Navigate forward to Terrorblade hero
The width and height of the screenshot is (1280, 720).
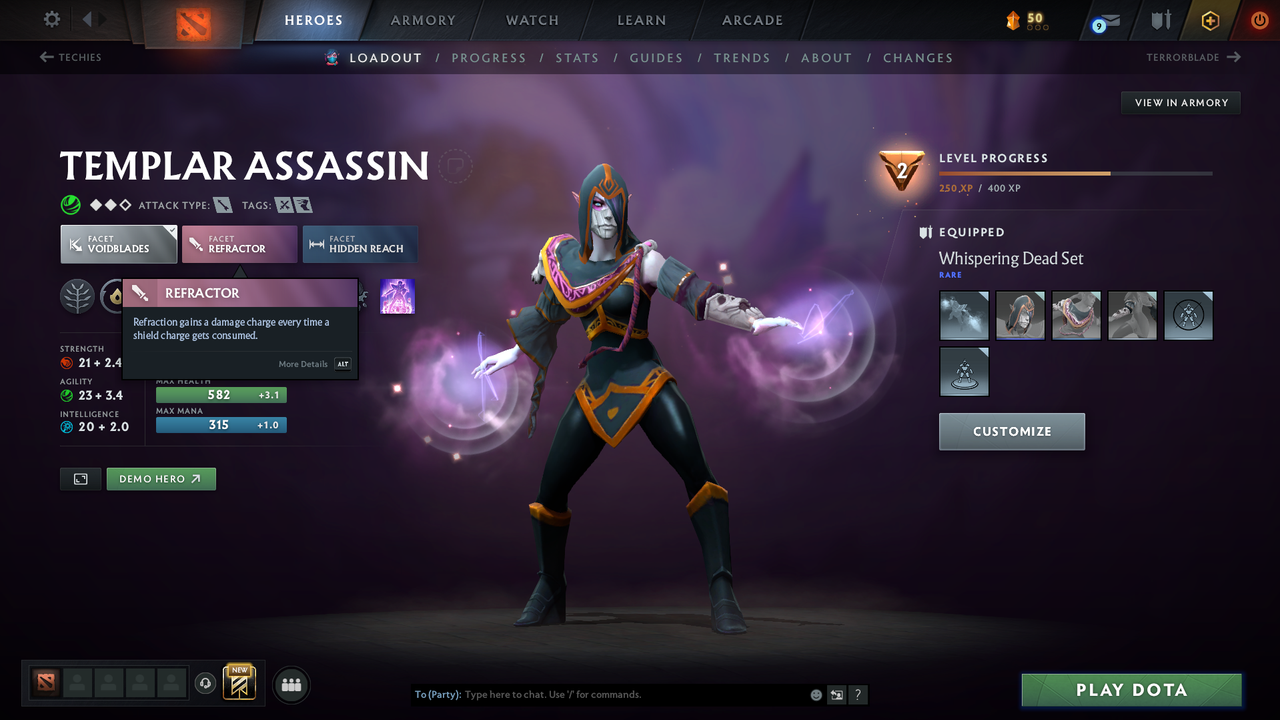pos(1192,57)
